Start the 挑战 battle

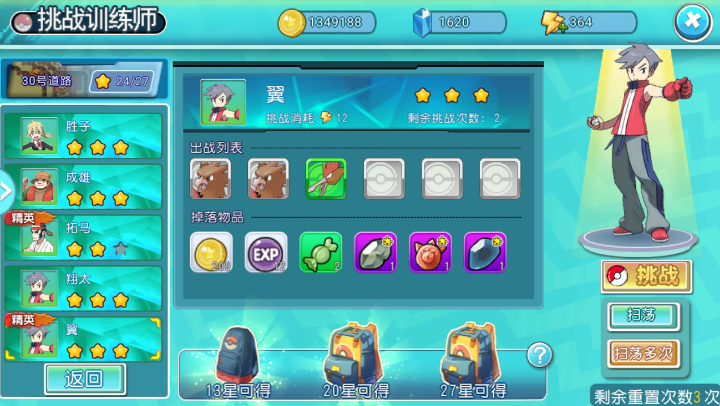[x=646, y=277]
